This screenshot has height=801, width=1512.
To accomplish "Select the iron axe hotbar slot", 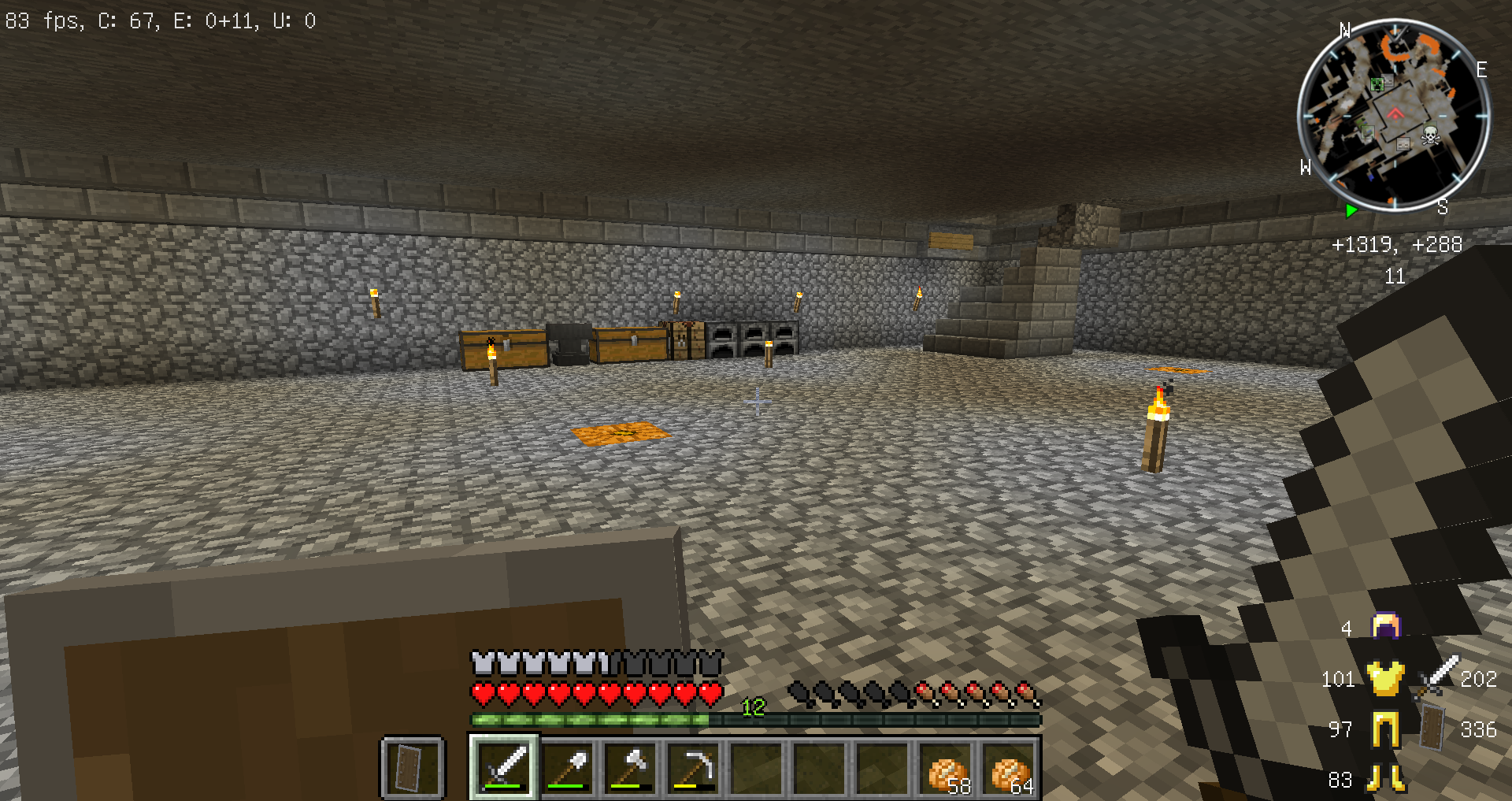I will click(x=631, y=767).
